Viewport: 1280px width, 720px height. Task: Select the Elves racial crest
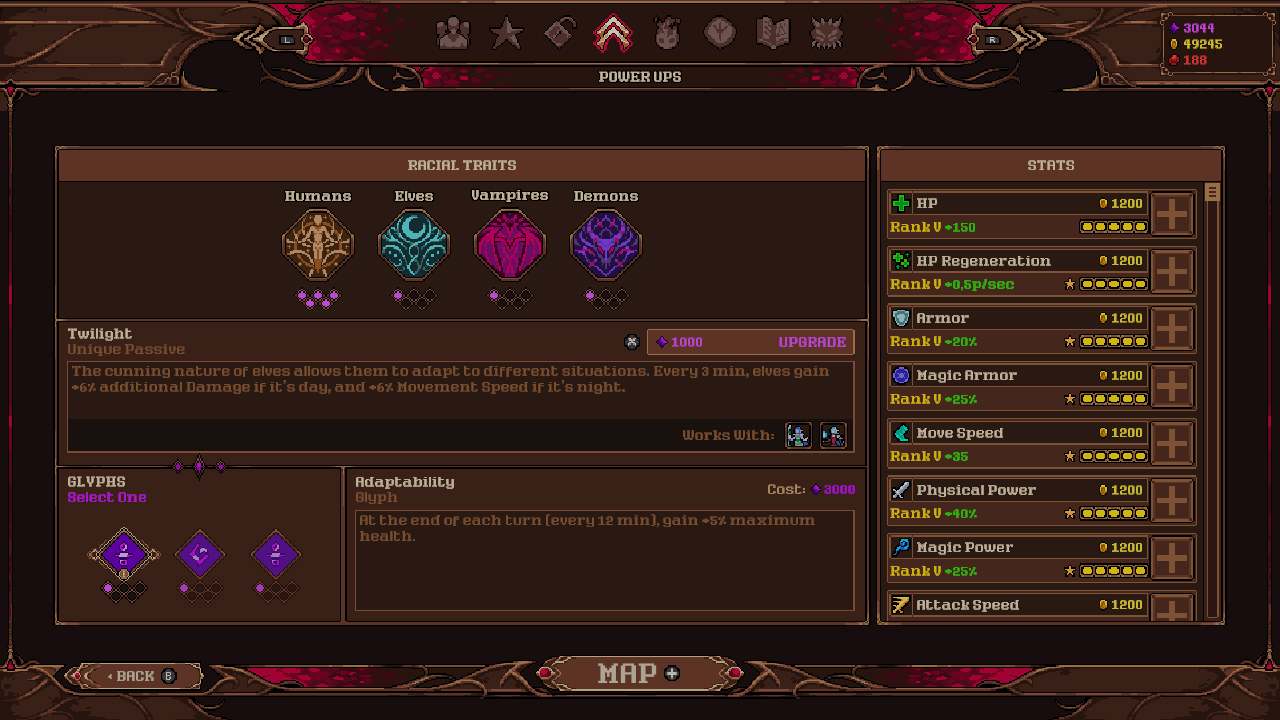[414, 243]
